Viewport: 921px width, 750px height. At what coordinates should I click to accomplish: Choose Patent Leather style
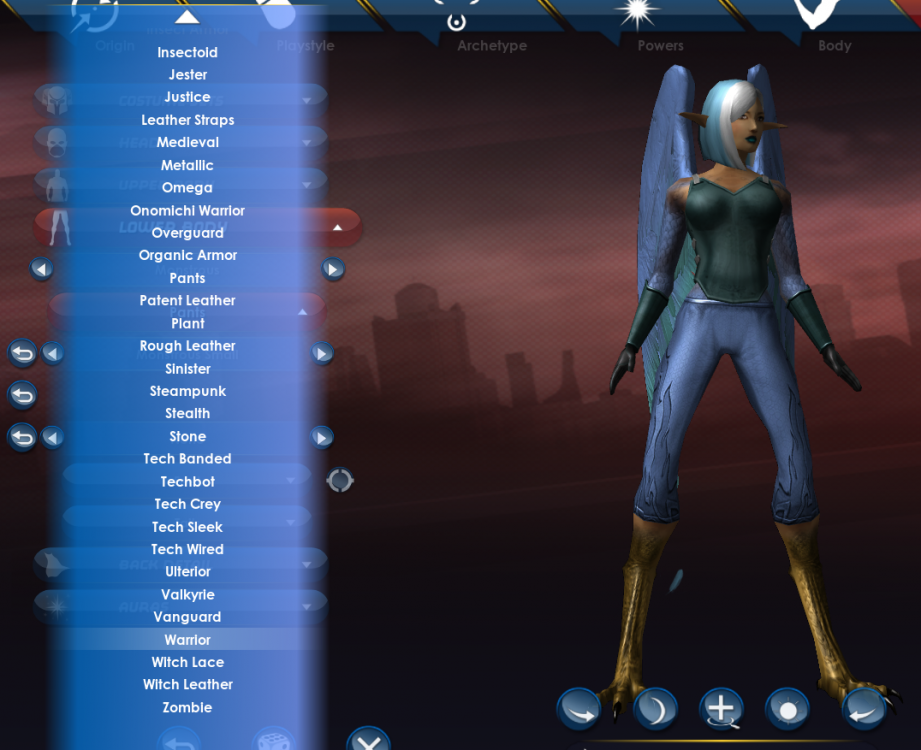[x=187, y=300]
